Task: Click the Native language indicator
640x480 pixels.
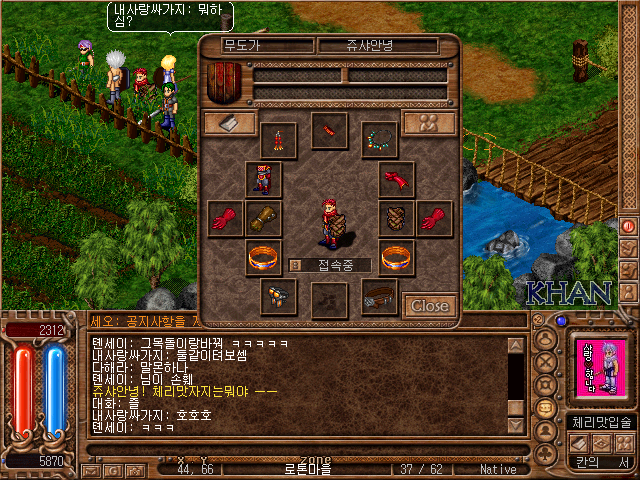Action: (498, 469)
